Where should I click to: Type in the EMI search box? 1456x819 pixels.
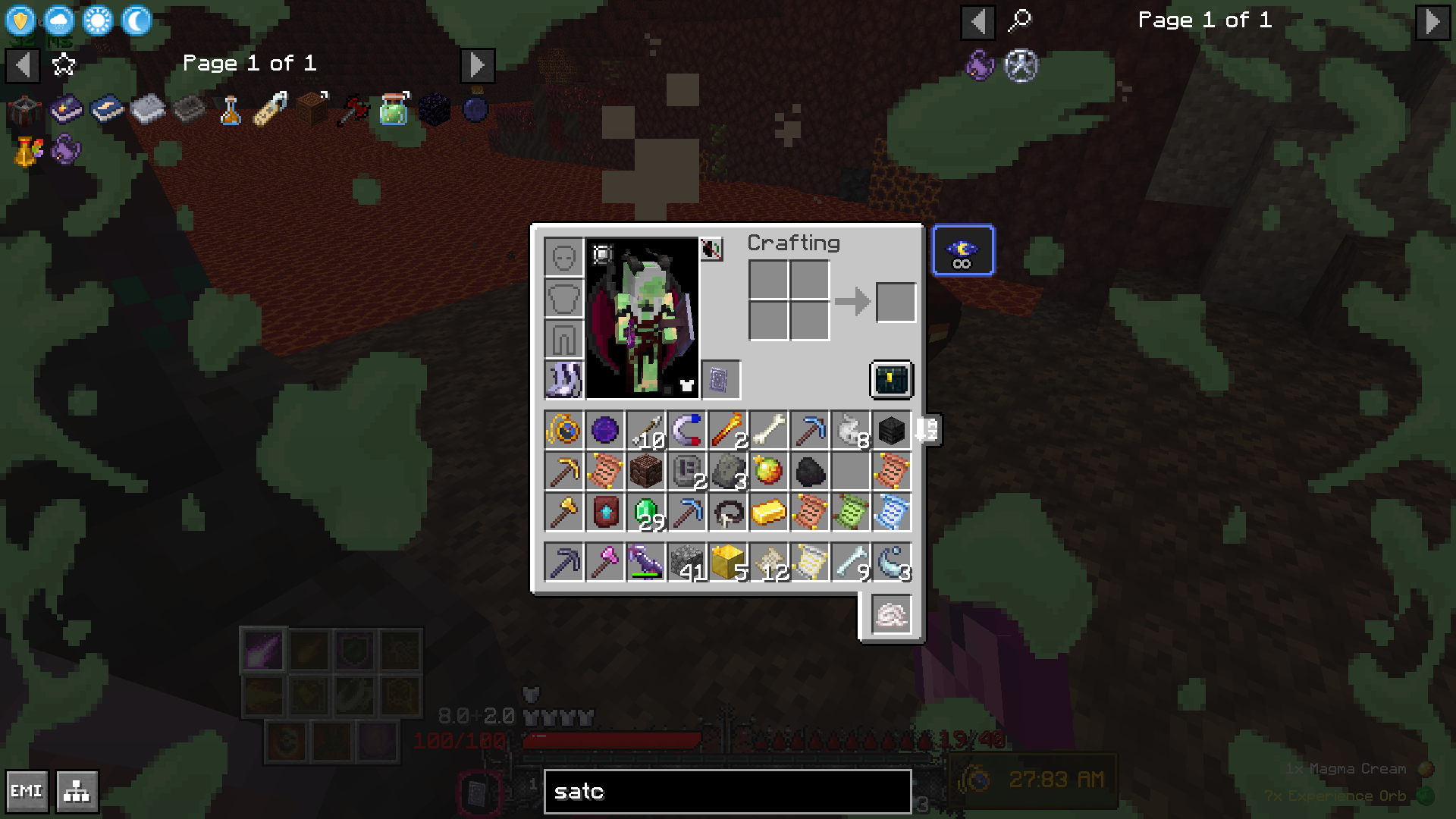tap(727, 792)
